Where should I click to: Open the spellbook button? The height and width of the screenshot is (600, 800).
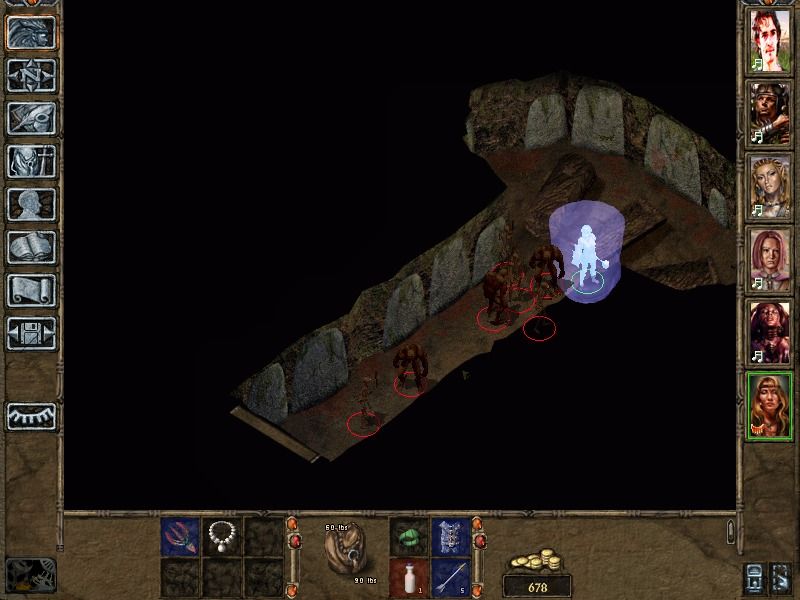(30, 247)
